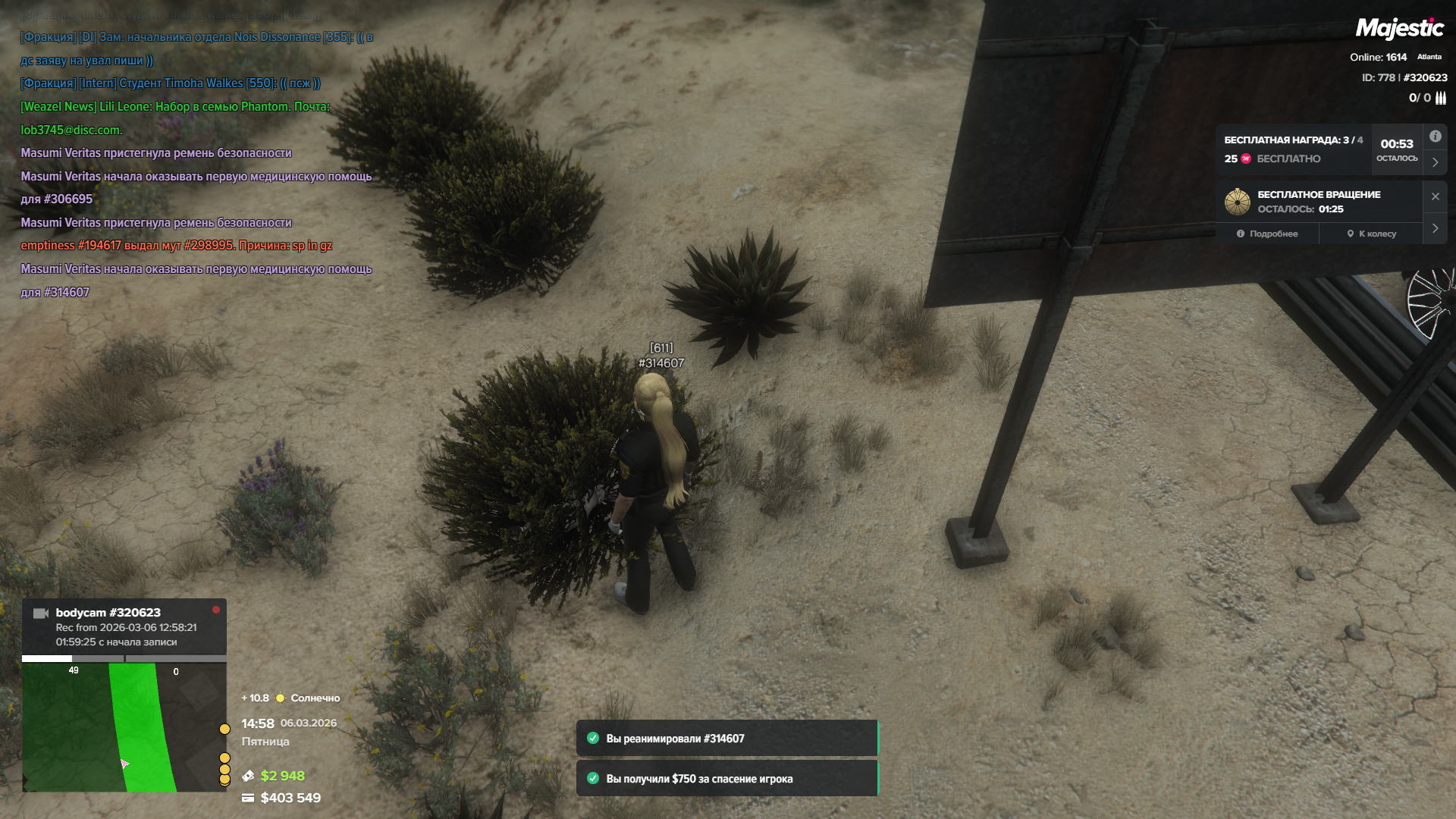Dismiss the $750 rescue reward notification
This screenshot has height=819, width=1456.
click(x=726, y=779)
